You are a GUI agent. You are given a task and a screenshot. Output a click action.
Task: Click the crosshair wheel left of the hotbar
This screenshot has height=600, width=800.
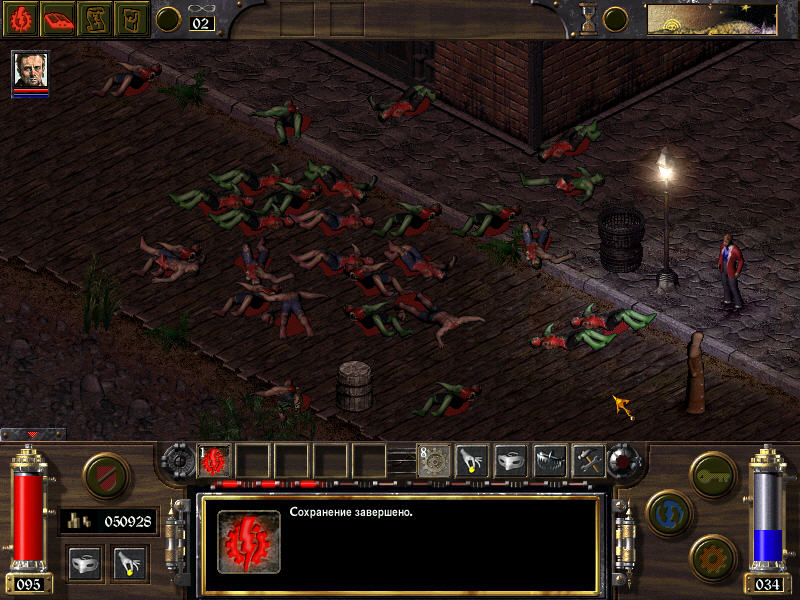(177, 461)
